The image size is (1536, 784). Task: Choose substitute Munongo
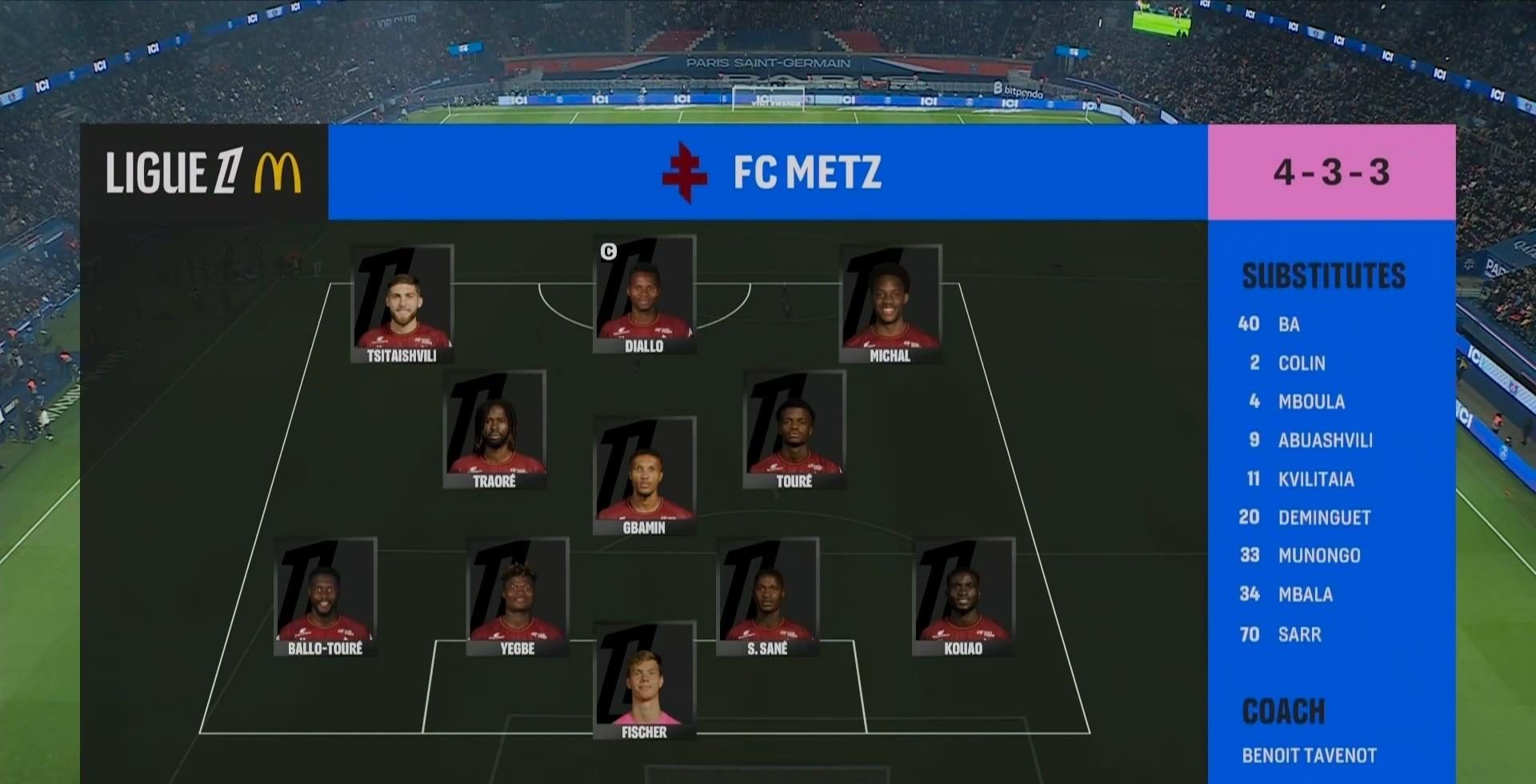click(1318, 555)
